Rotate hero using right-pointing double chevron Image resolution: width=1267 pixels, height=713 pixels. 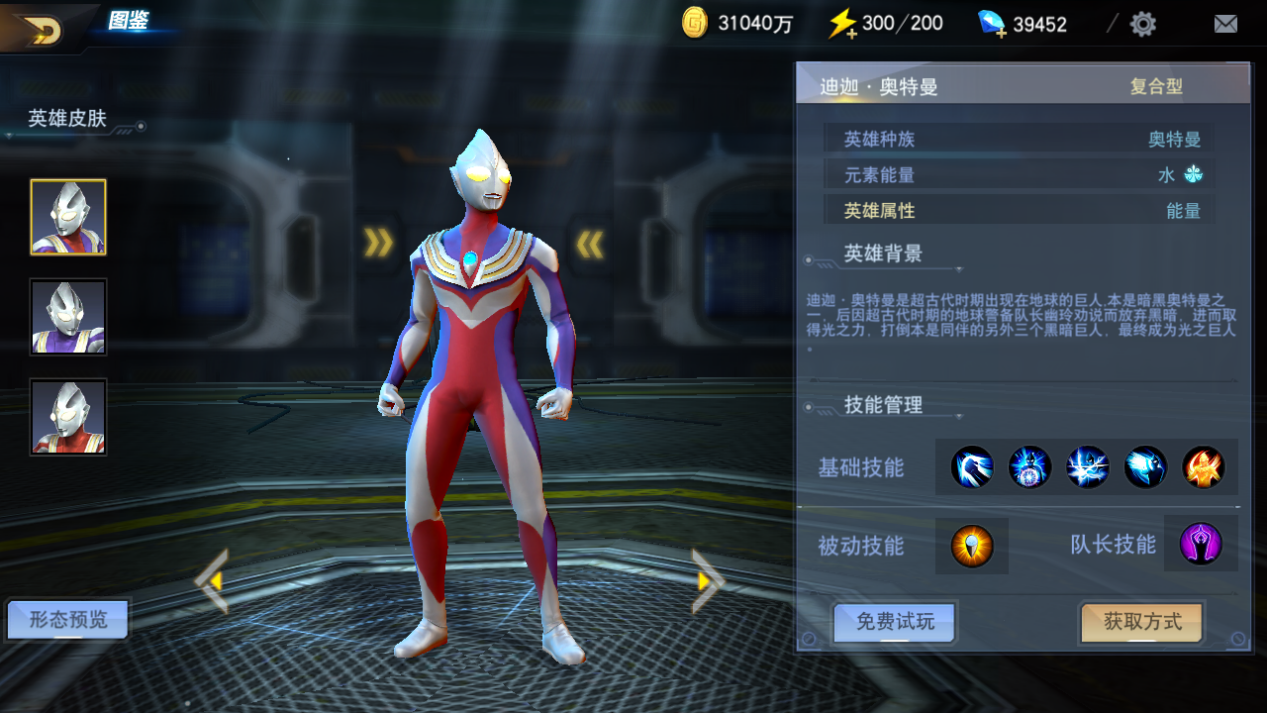378,242
